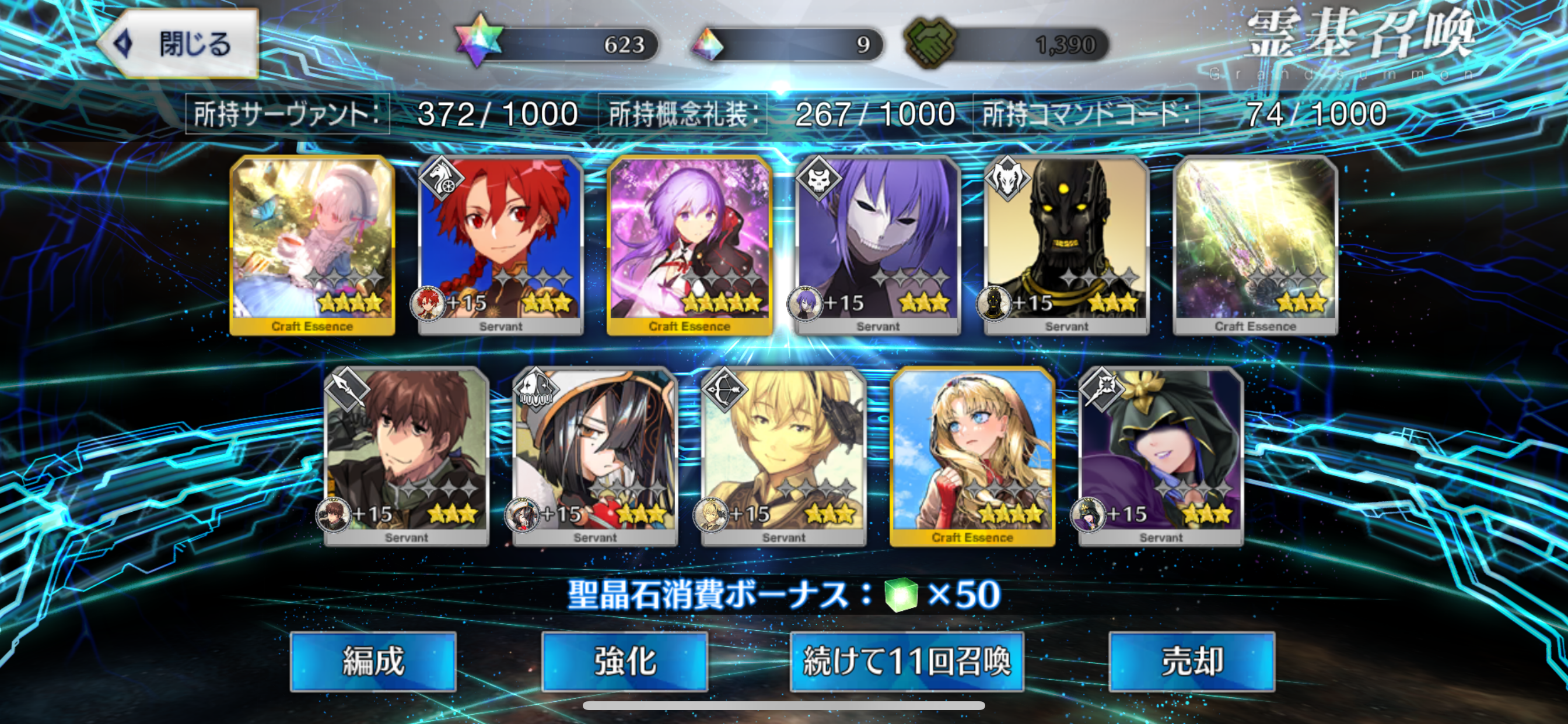Open the 編成 party formation button
1568x724 pixels.
click(373, 661)
